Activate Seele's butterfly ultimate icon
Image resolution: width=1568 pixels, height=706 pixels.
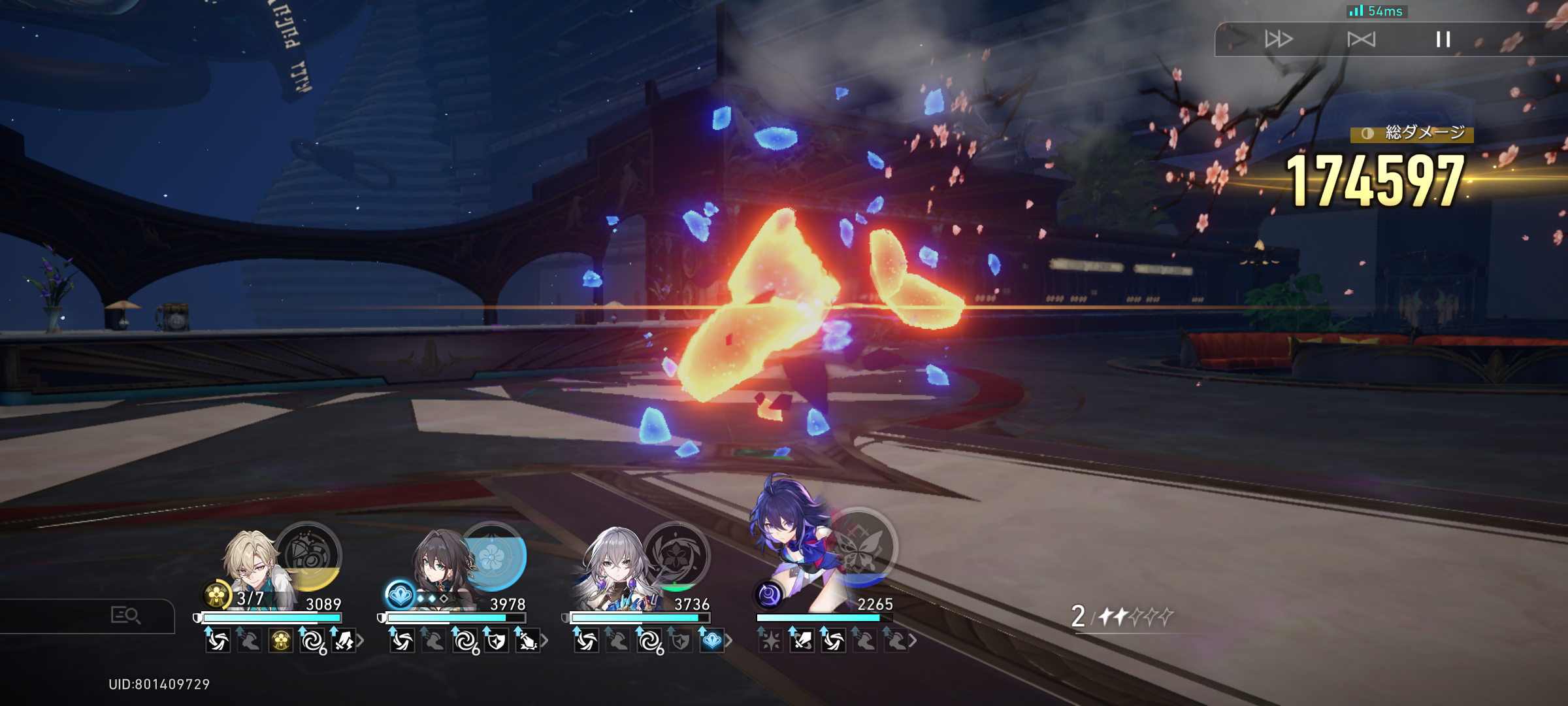[861, 547]
